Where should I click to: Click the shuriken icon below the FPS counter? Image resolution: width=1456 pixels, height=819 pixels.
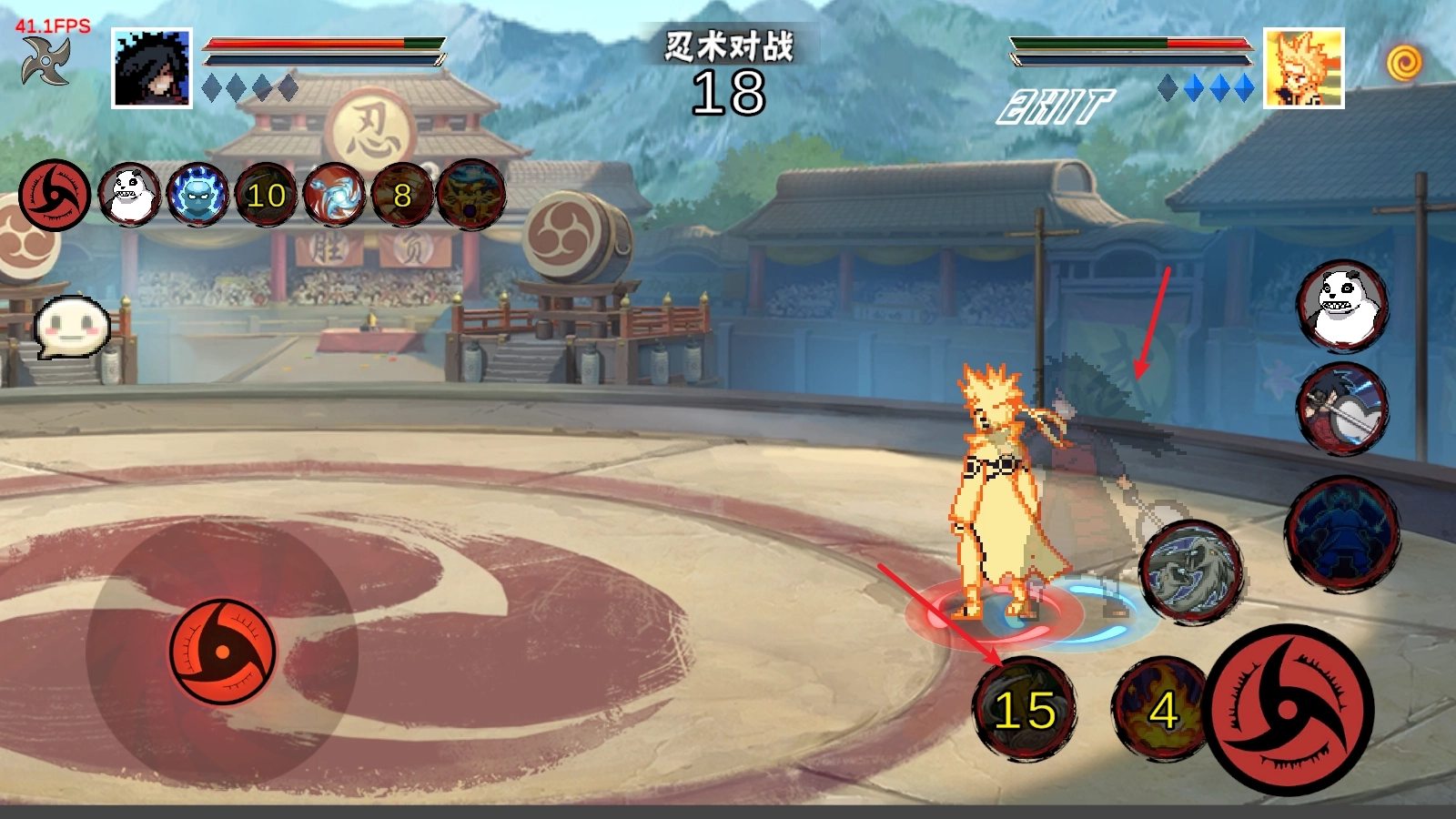coord(45,62)
